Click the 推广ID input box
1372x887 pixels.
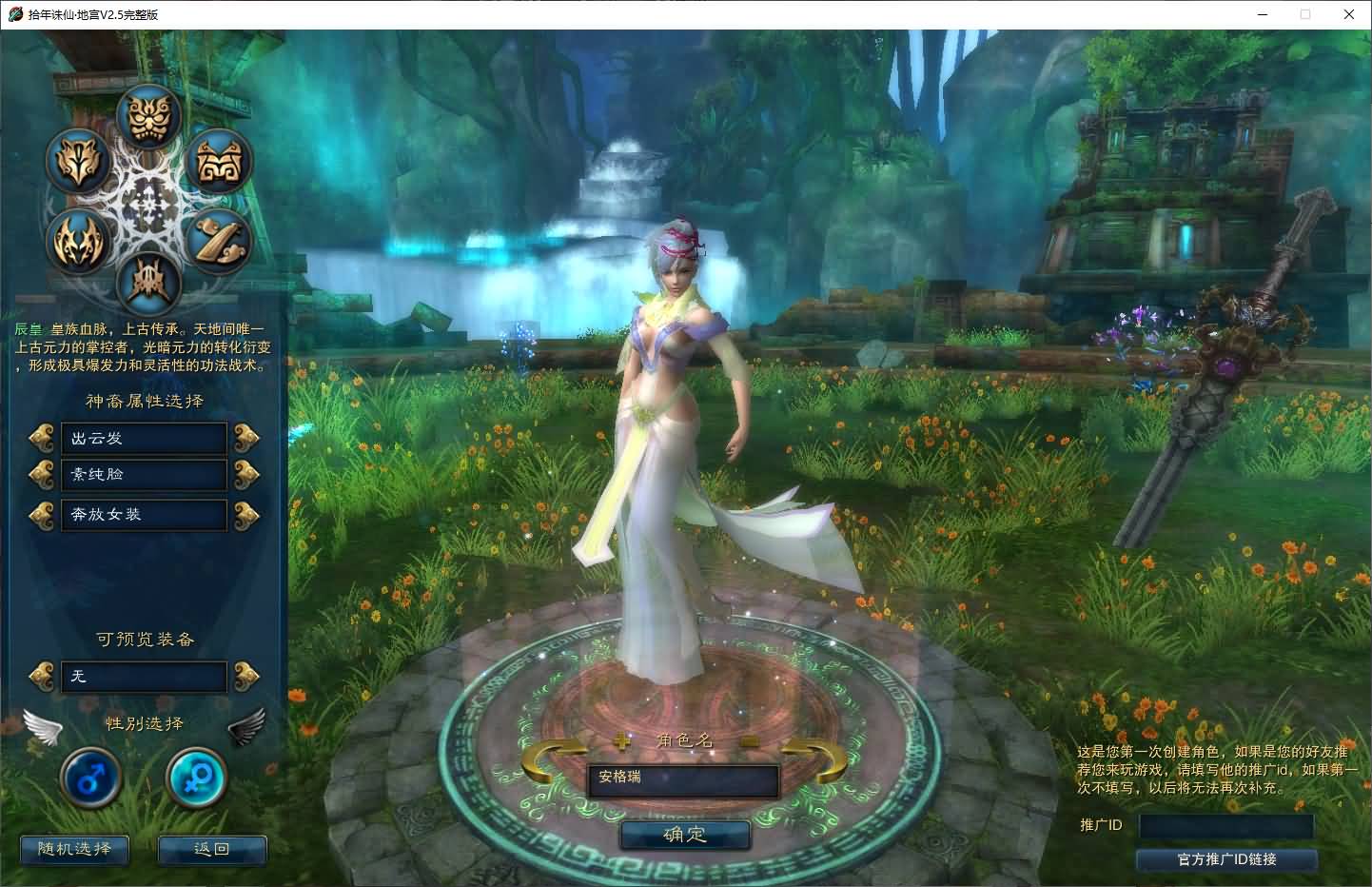(1225, 825)
